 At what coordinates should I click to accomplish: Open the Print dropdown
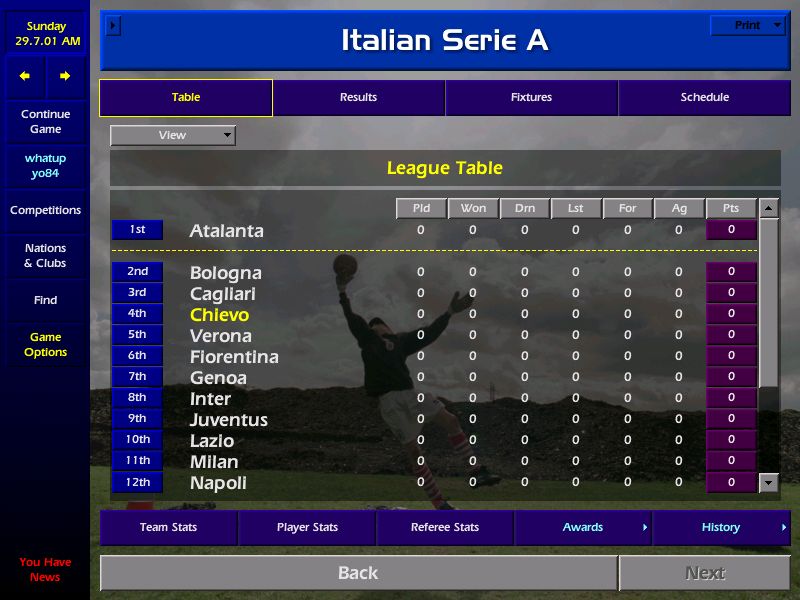(747, 26)
